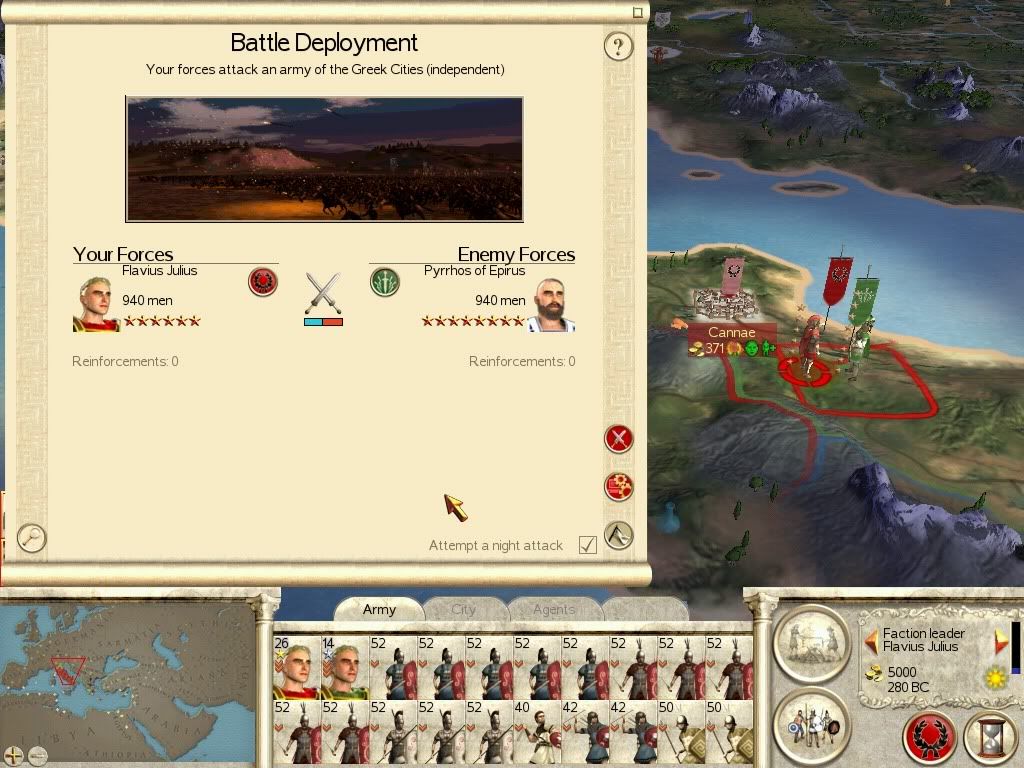The image size is (1024, 768).
Task: Select the general unit card with 14 men
Action: pyautogui.click(x=344, y=667)
